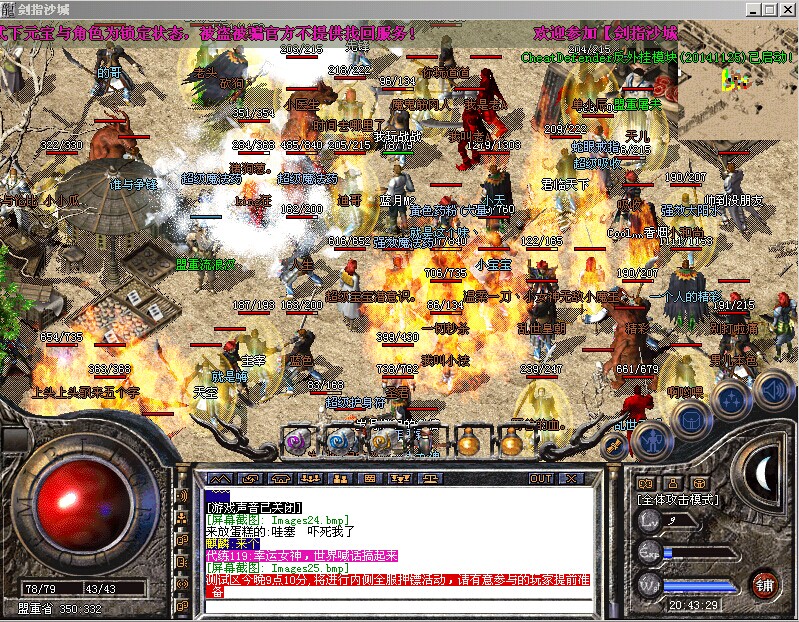The height and width of the screenshot is (622, 799).
Task: Click the speaker-shaped round button
Action: tap(772, 389)
